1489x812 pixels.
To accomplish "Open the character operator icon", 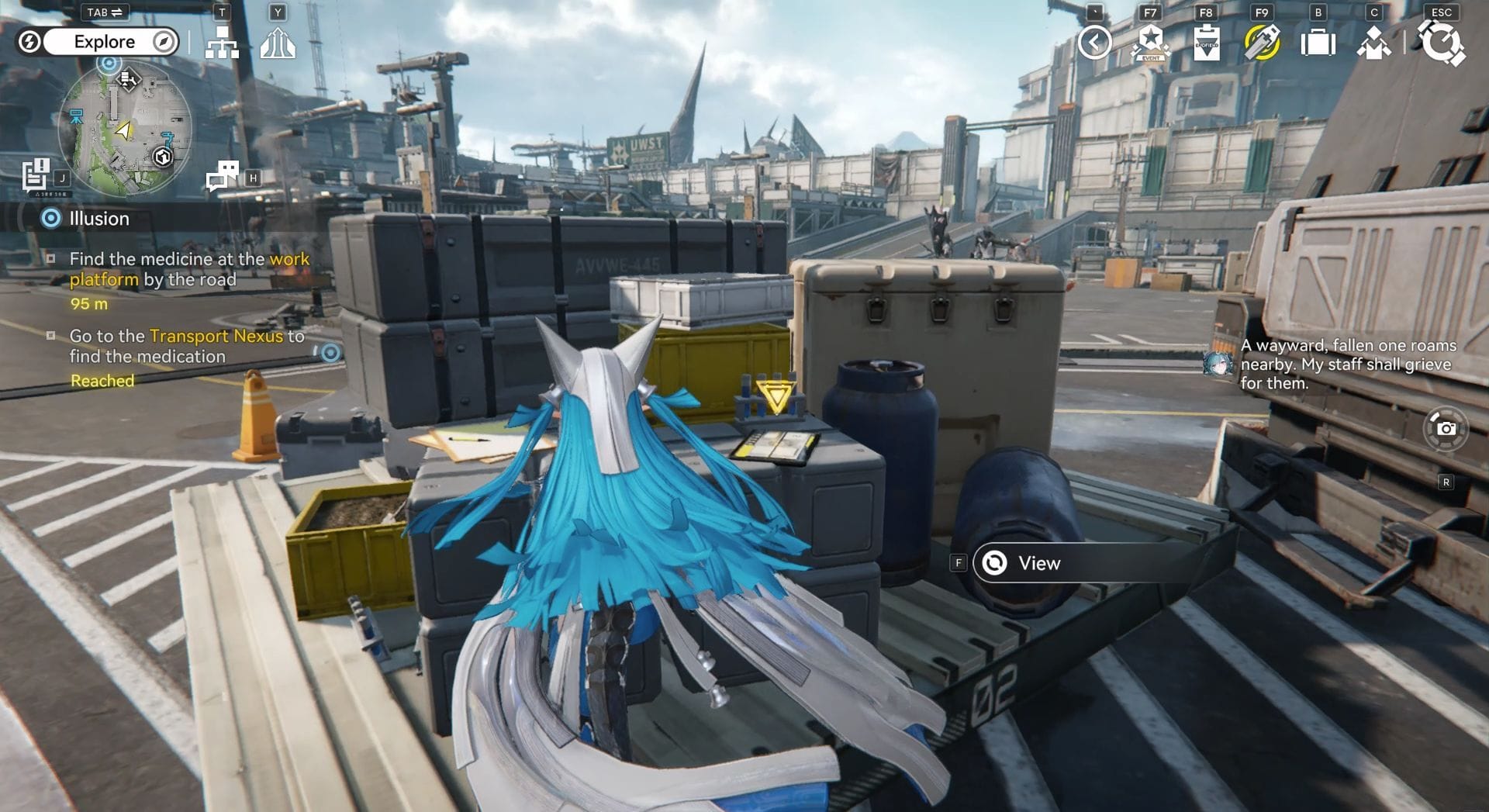I will 1373,43.
